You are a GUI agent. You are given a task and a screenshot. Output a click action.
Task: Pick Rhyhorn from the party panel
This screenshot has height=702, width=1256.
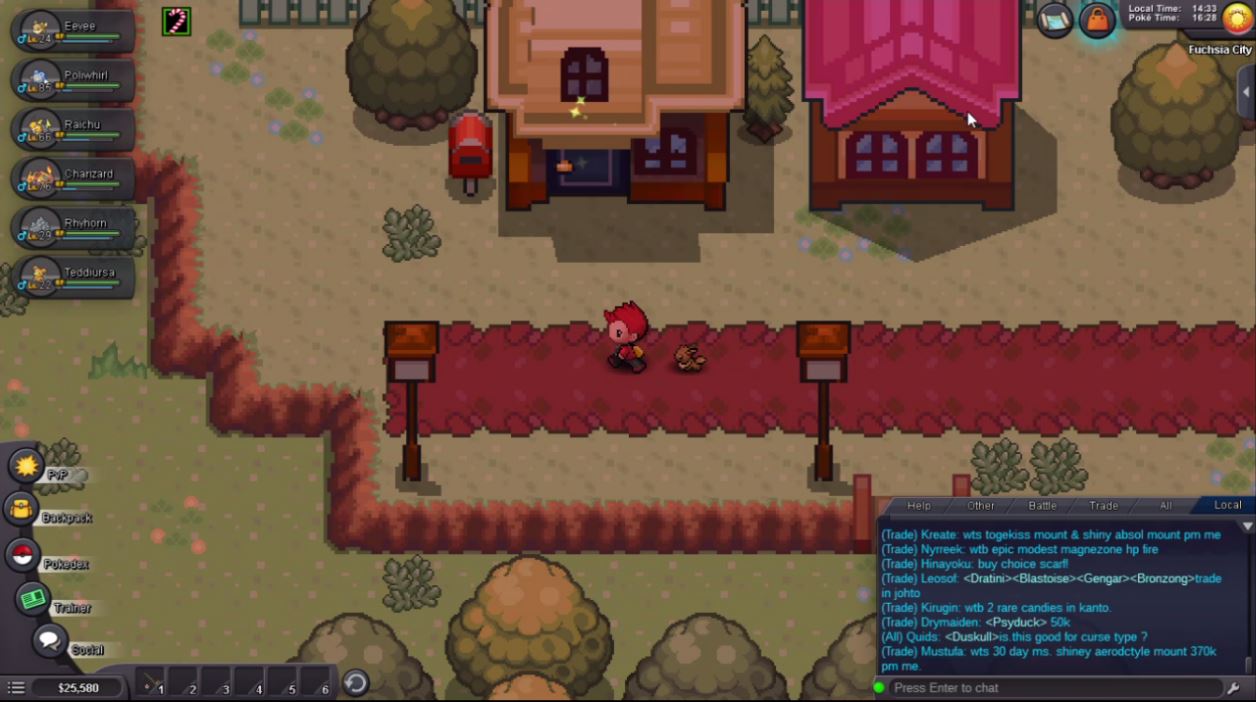click(74, 228)
